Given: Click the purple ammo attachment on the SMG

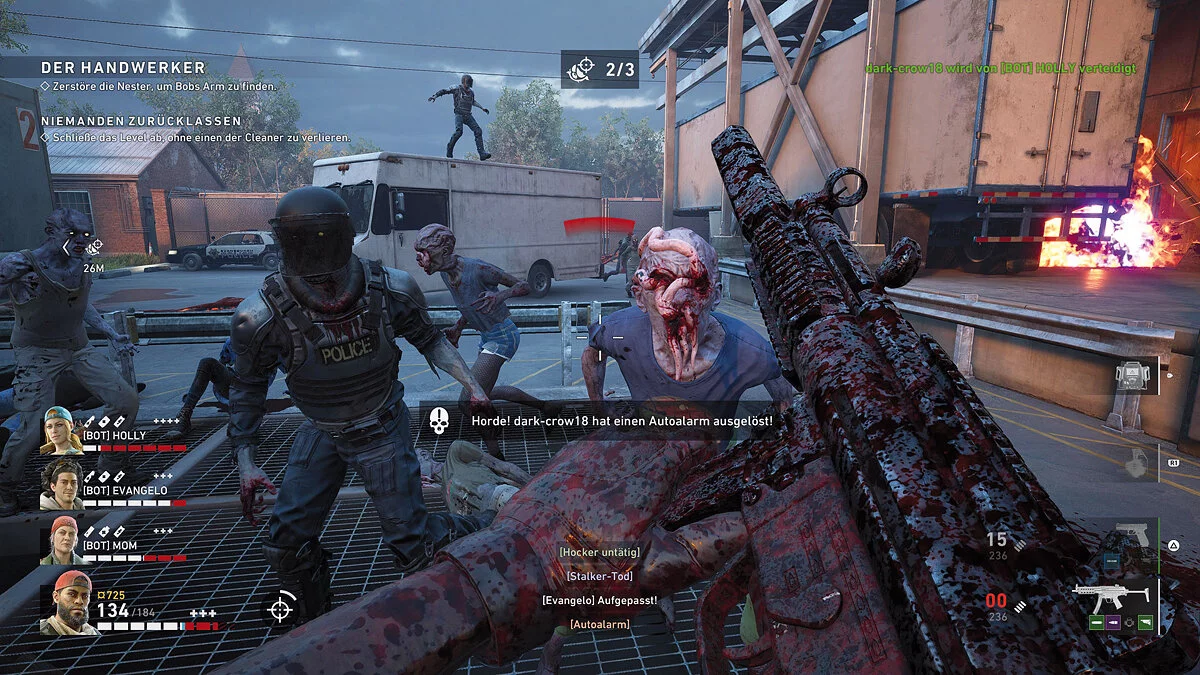Looking at the screenshot, I should coord(1113,622).
